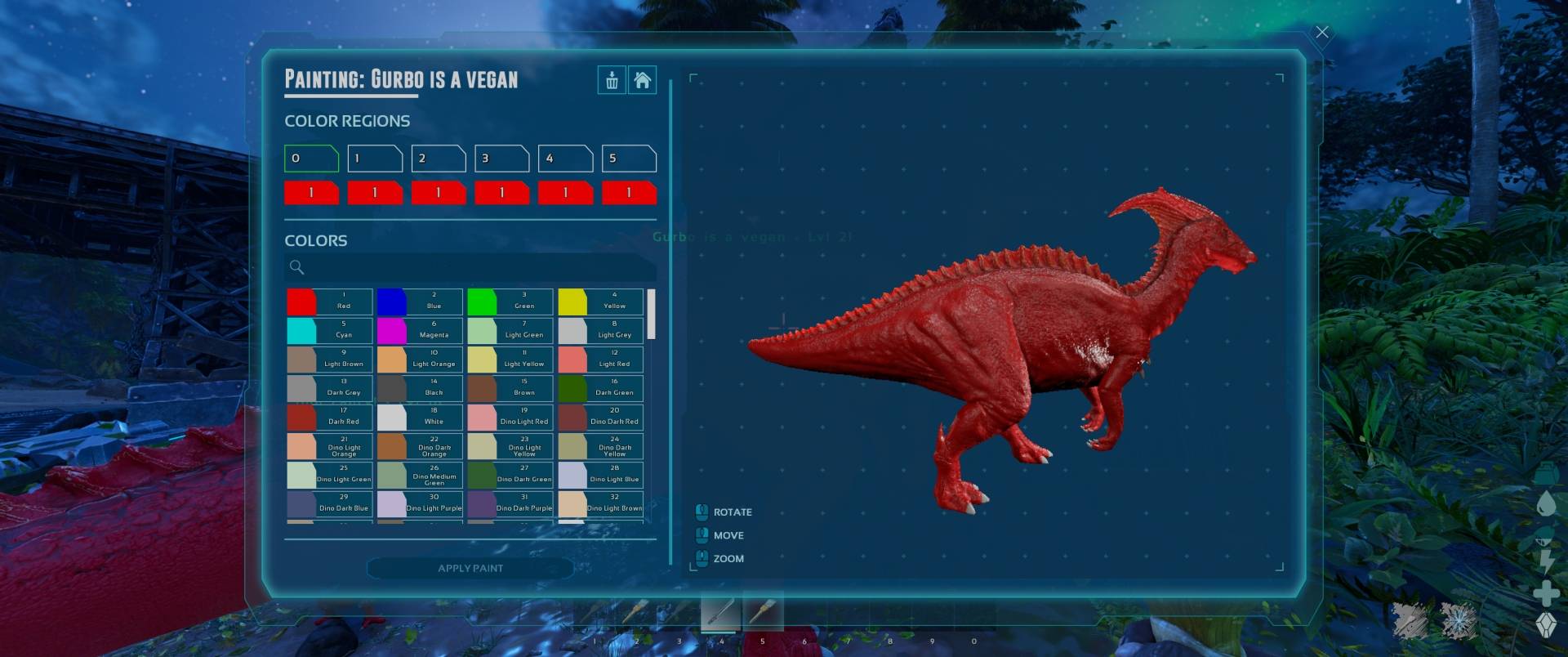
Task: Select color region 3
Action: point(501,159)
